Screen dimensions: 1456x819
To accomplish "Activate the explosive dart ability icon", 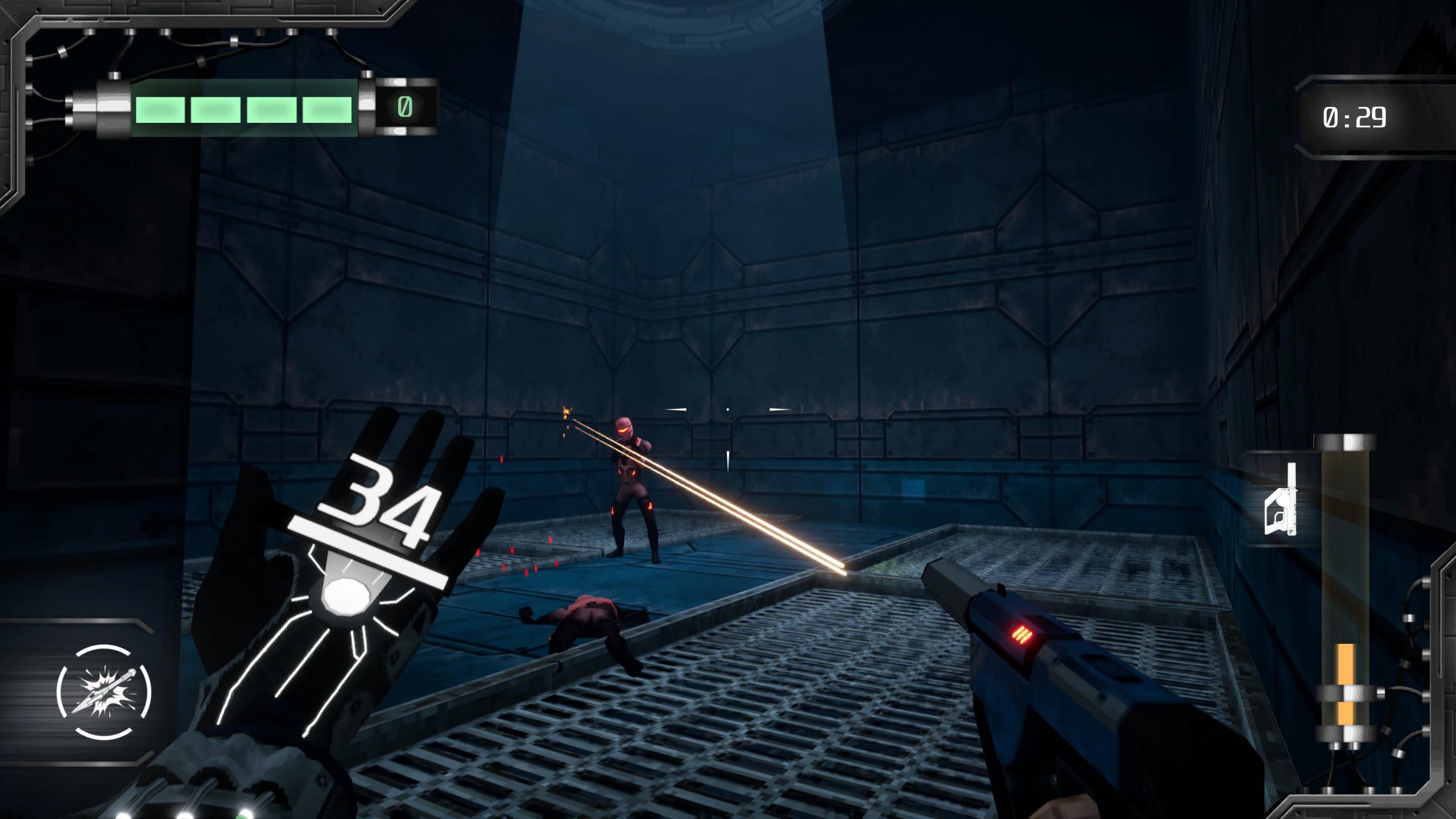I will pos(104,692).
